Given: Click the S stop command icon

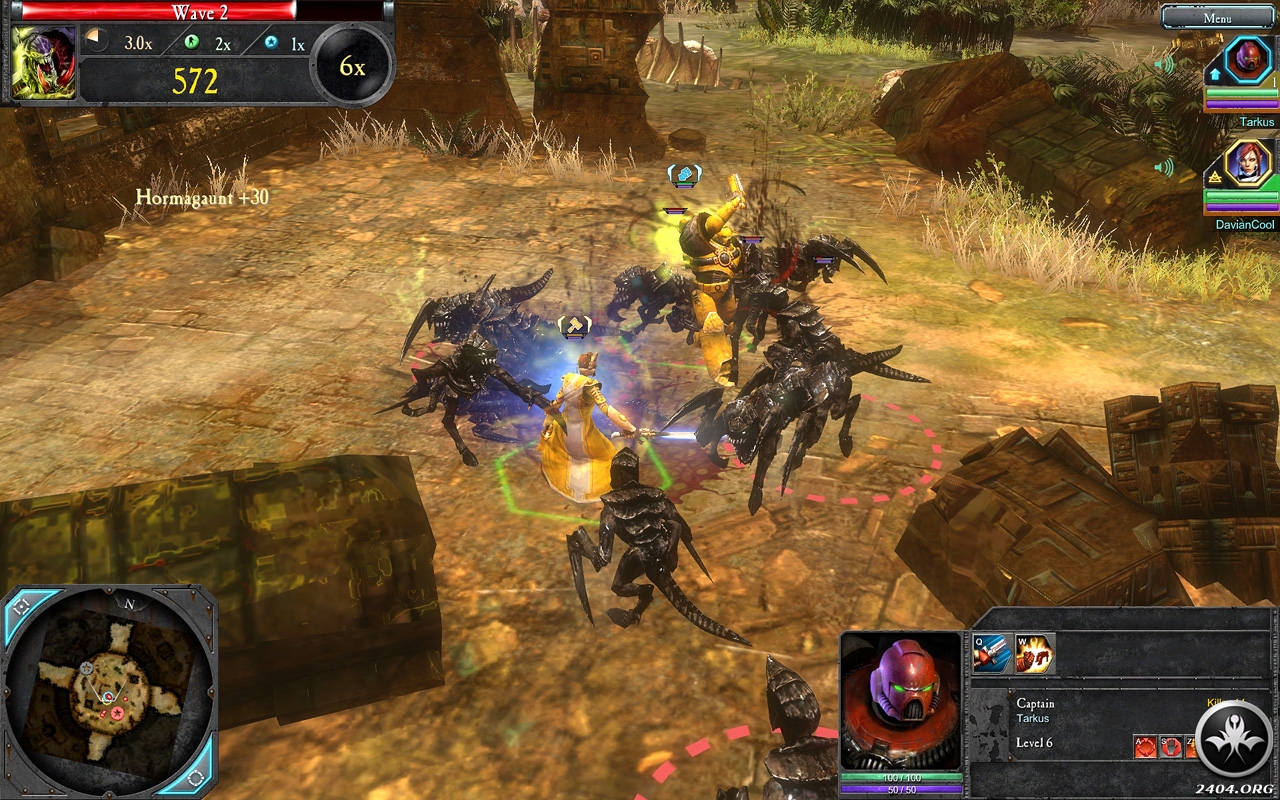Looking at the screenshot, I should pos(1170,746).
